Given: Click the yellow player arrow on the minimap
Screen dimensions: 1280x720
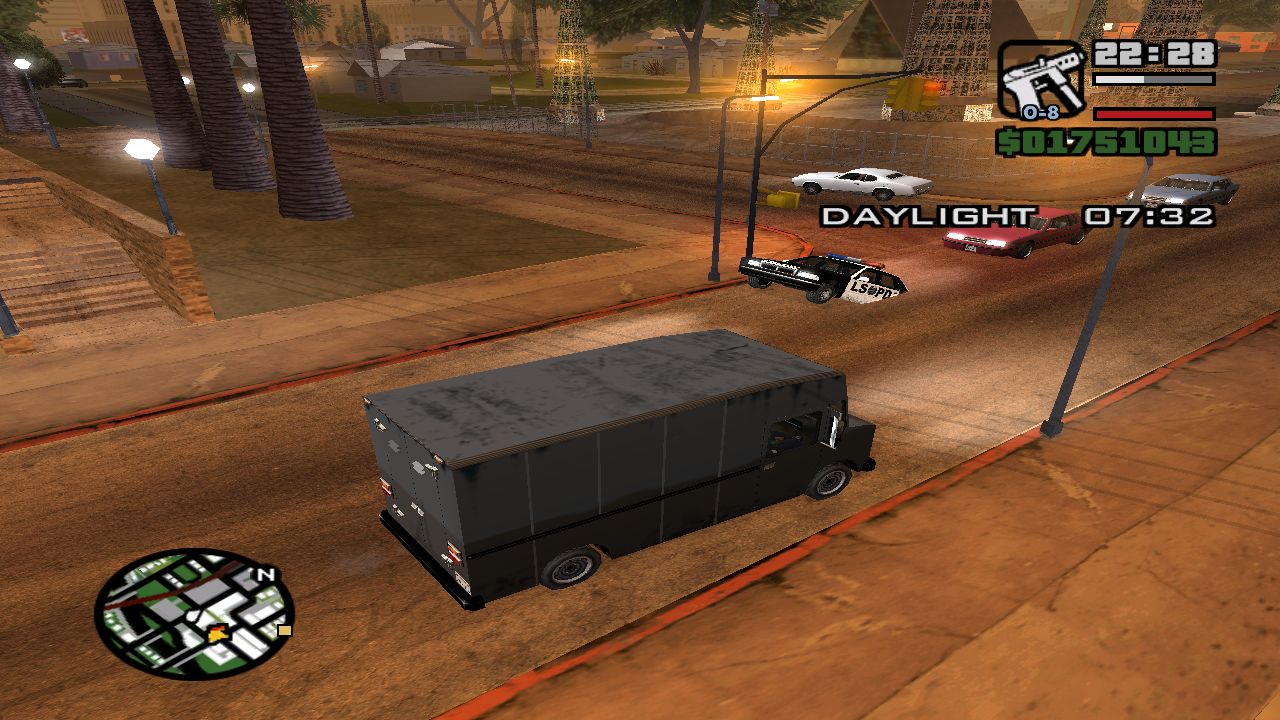Looking at the screenshot, I should click(x=217, y=634).
